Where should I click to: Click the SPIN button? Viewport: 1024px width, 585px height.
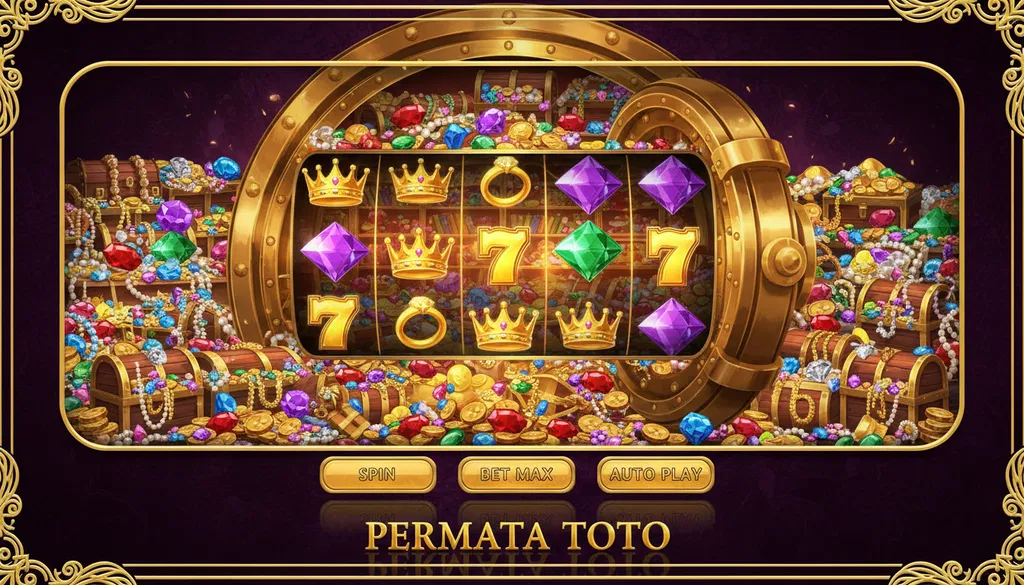(x=378, y=474)
